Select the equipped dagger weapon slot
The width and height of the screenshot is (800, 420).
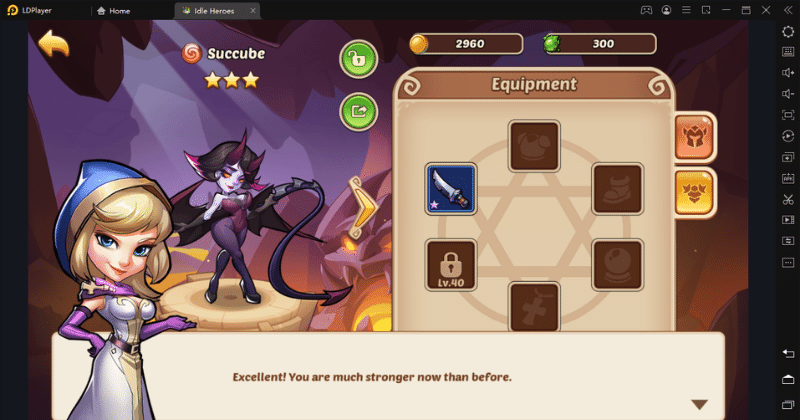click(x=451, y=189)
